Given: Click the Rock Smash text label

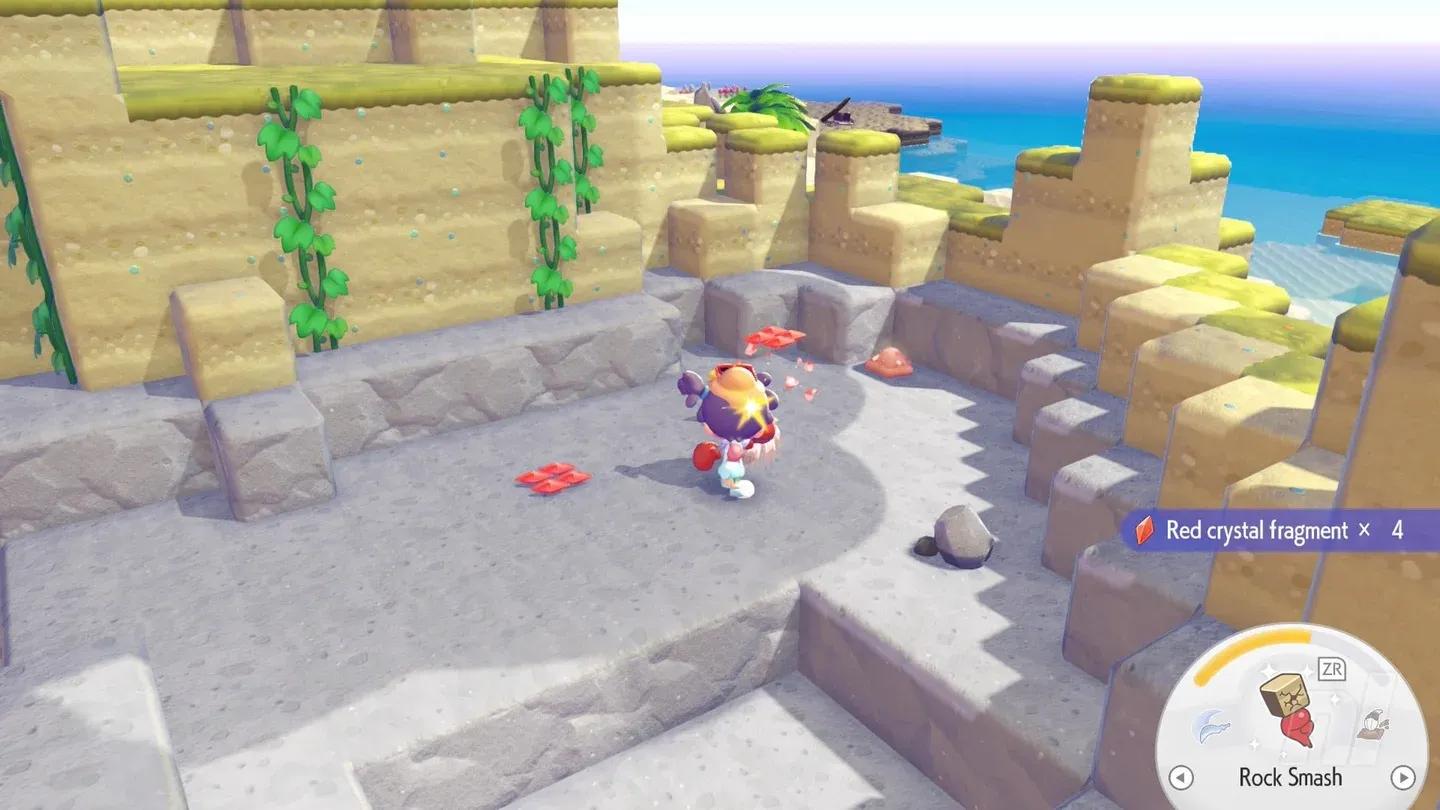Looking at the screenshot, I should (x=1294, y=777).
